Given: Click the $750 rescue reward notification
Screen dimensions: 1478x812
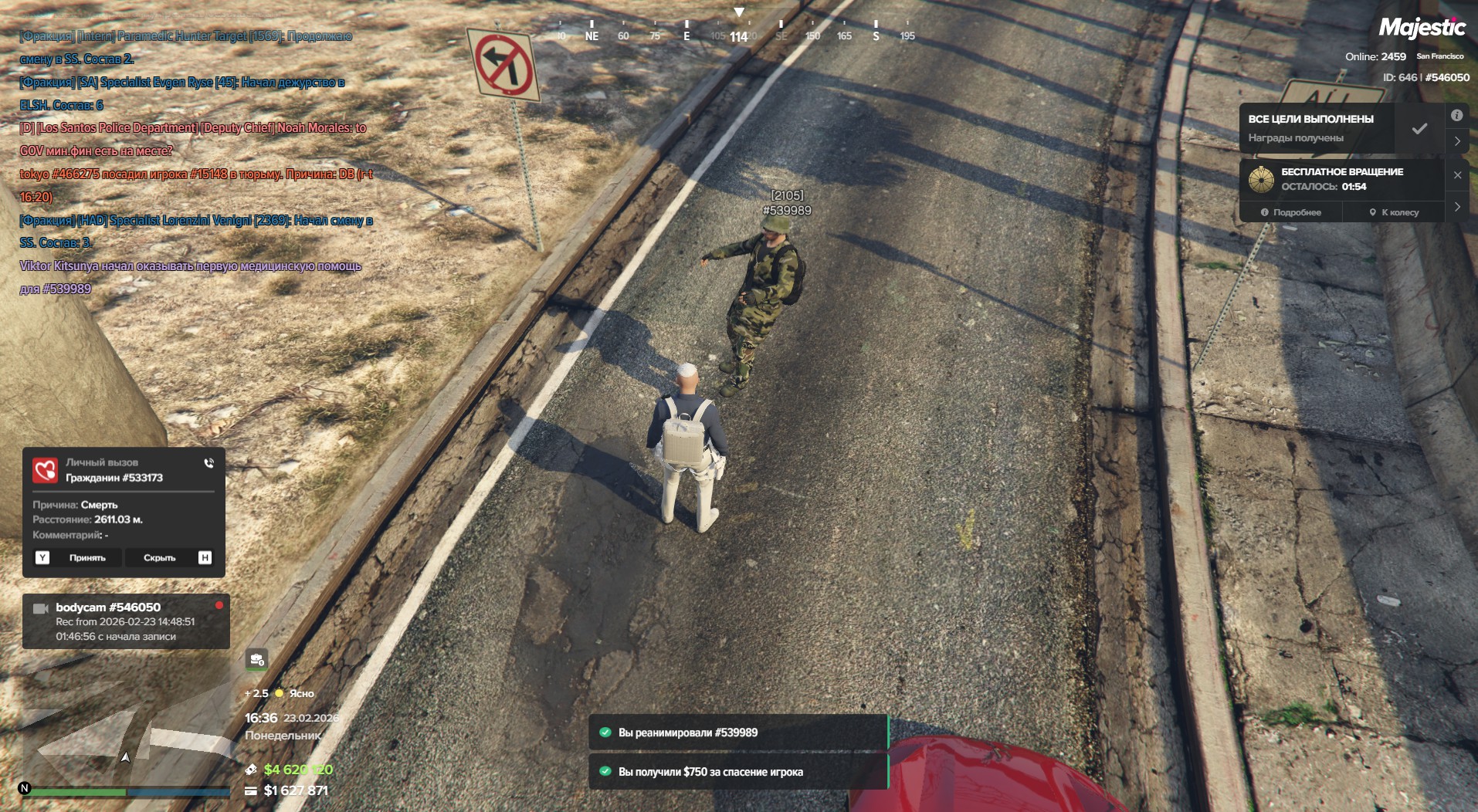Looking at the screenshot, I should tap(738, 772).
